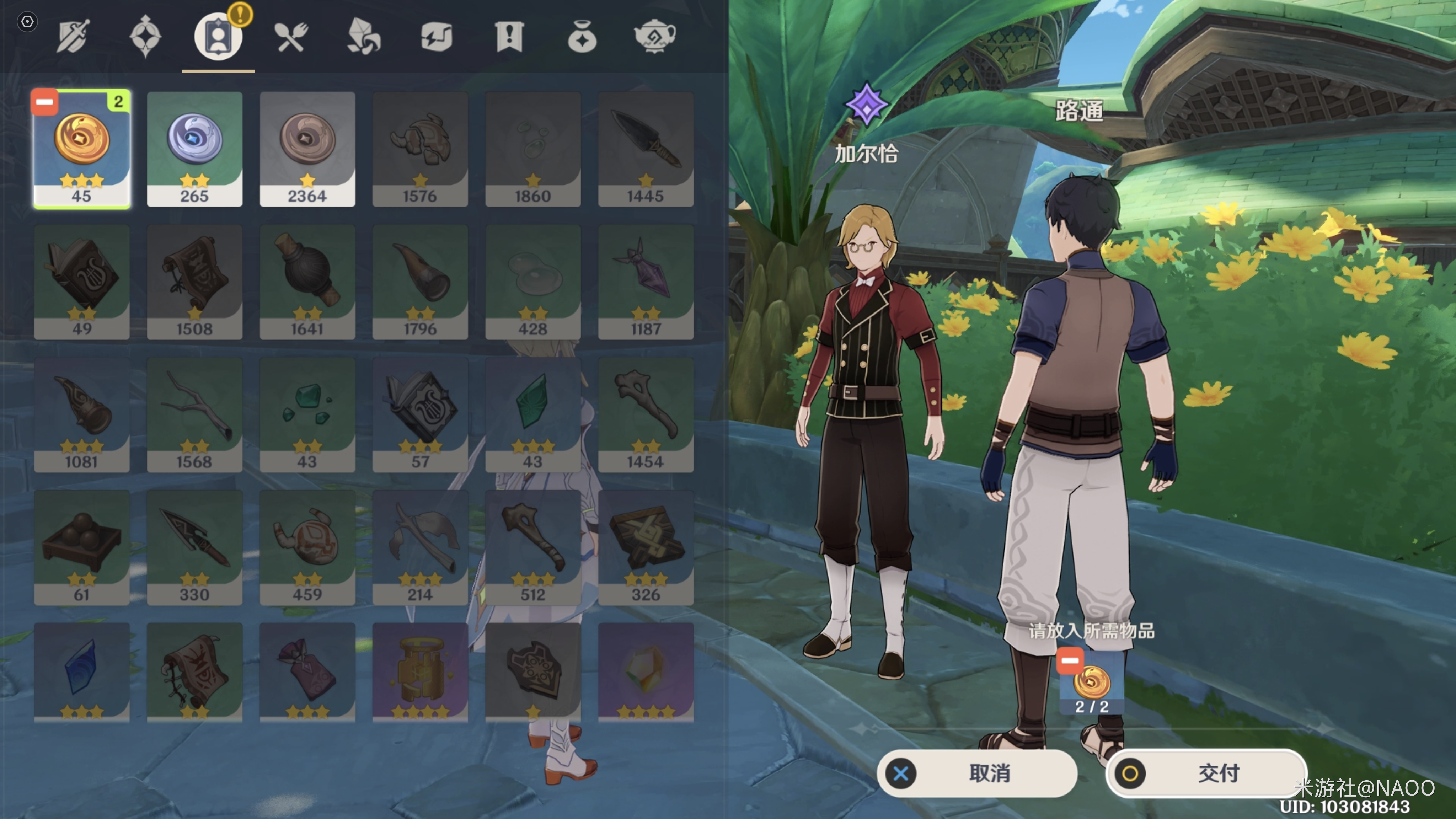Click the 交付 submit button
The height and width of the screenshot is (819, 1456).
(1206, 773)
